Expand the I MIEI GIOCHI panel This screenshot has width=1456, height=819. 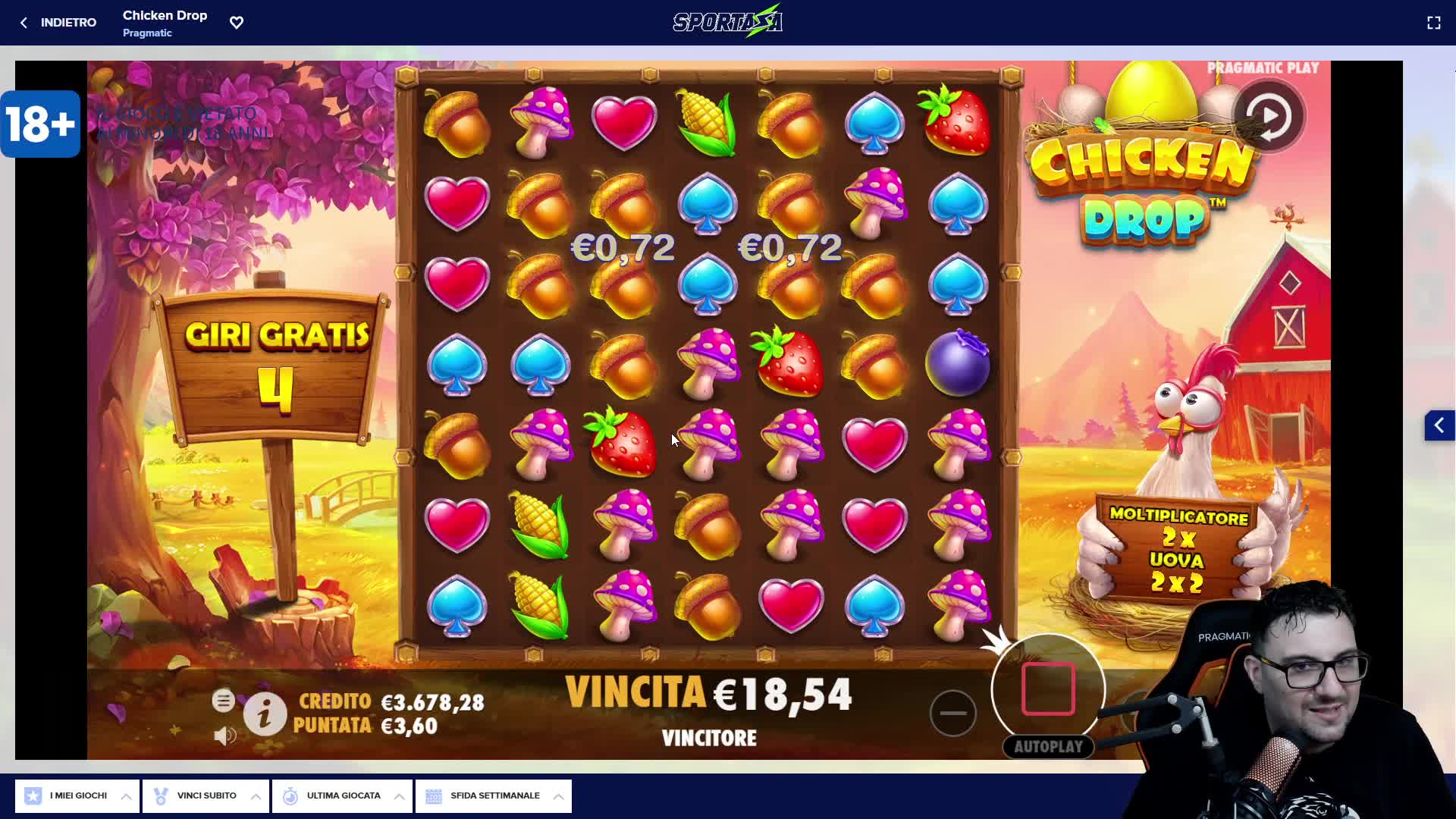77,795
